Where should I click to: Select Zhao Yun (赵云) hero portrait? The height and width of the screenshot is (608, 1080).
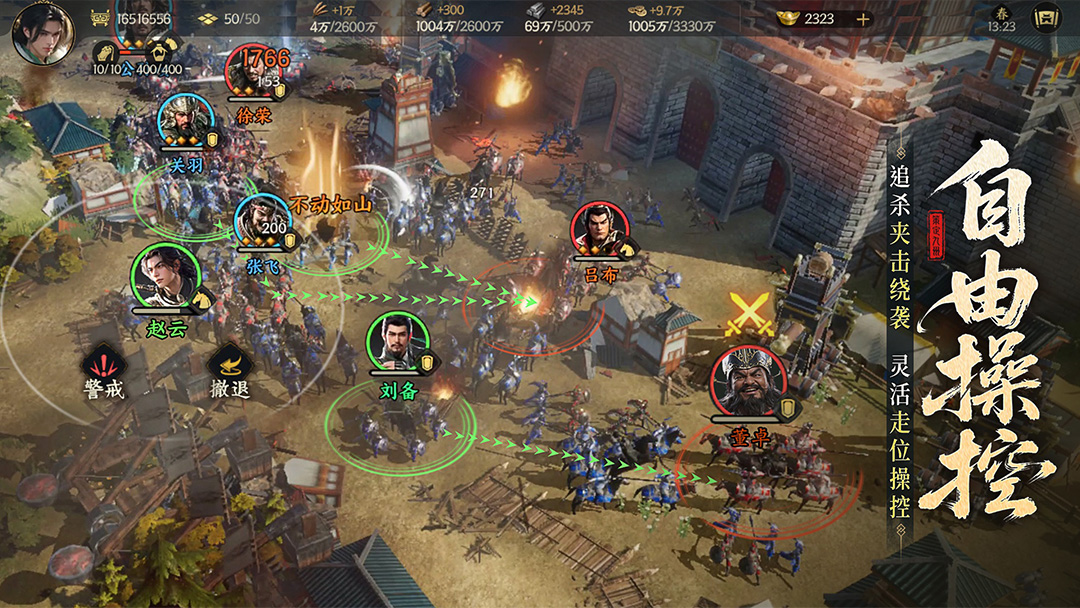pos(160,275)
